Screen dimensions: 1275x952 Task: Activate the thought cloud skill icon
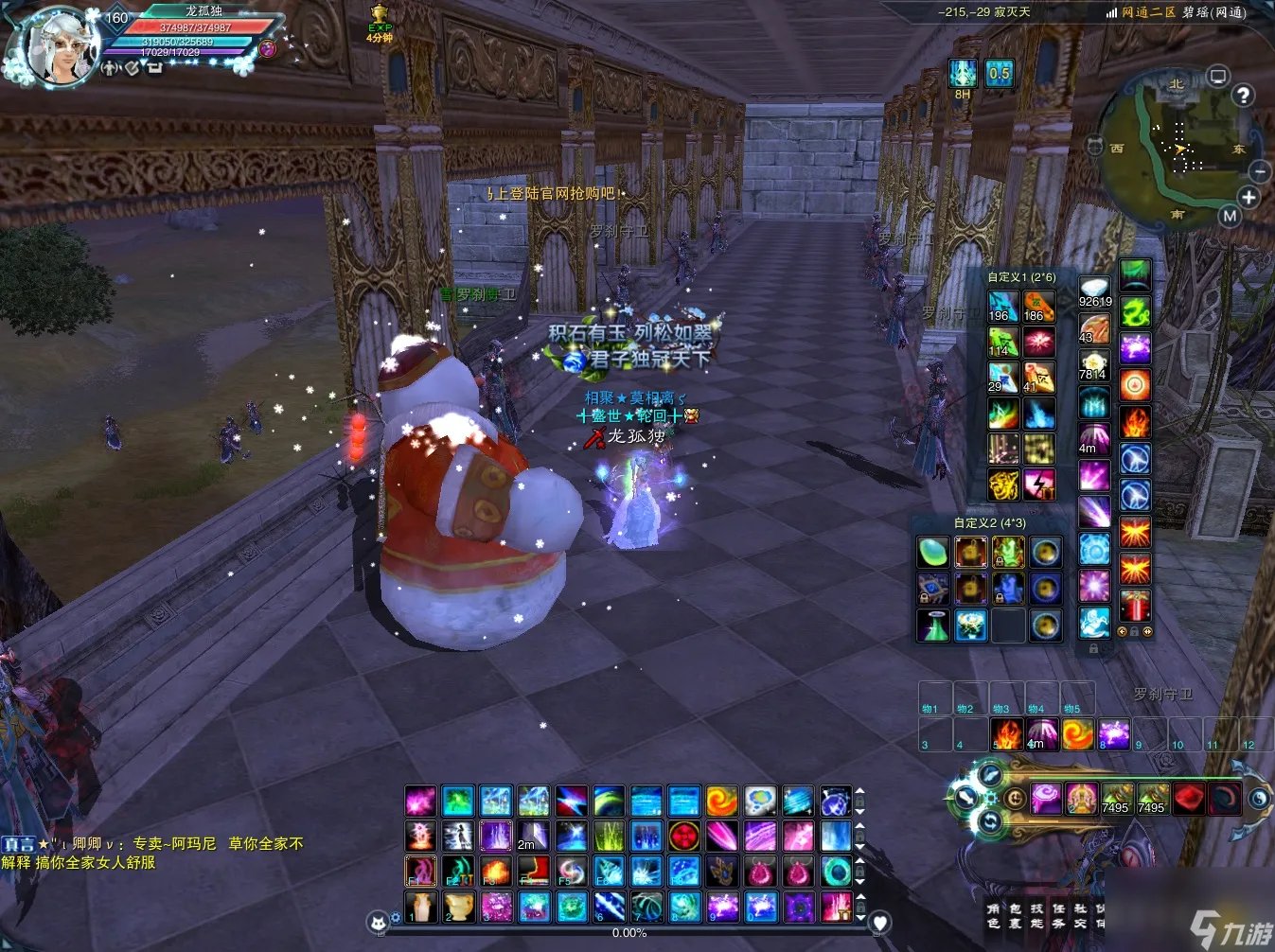click(x=759, y=802)
